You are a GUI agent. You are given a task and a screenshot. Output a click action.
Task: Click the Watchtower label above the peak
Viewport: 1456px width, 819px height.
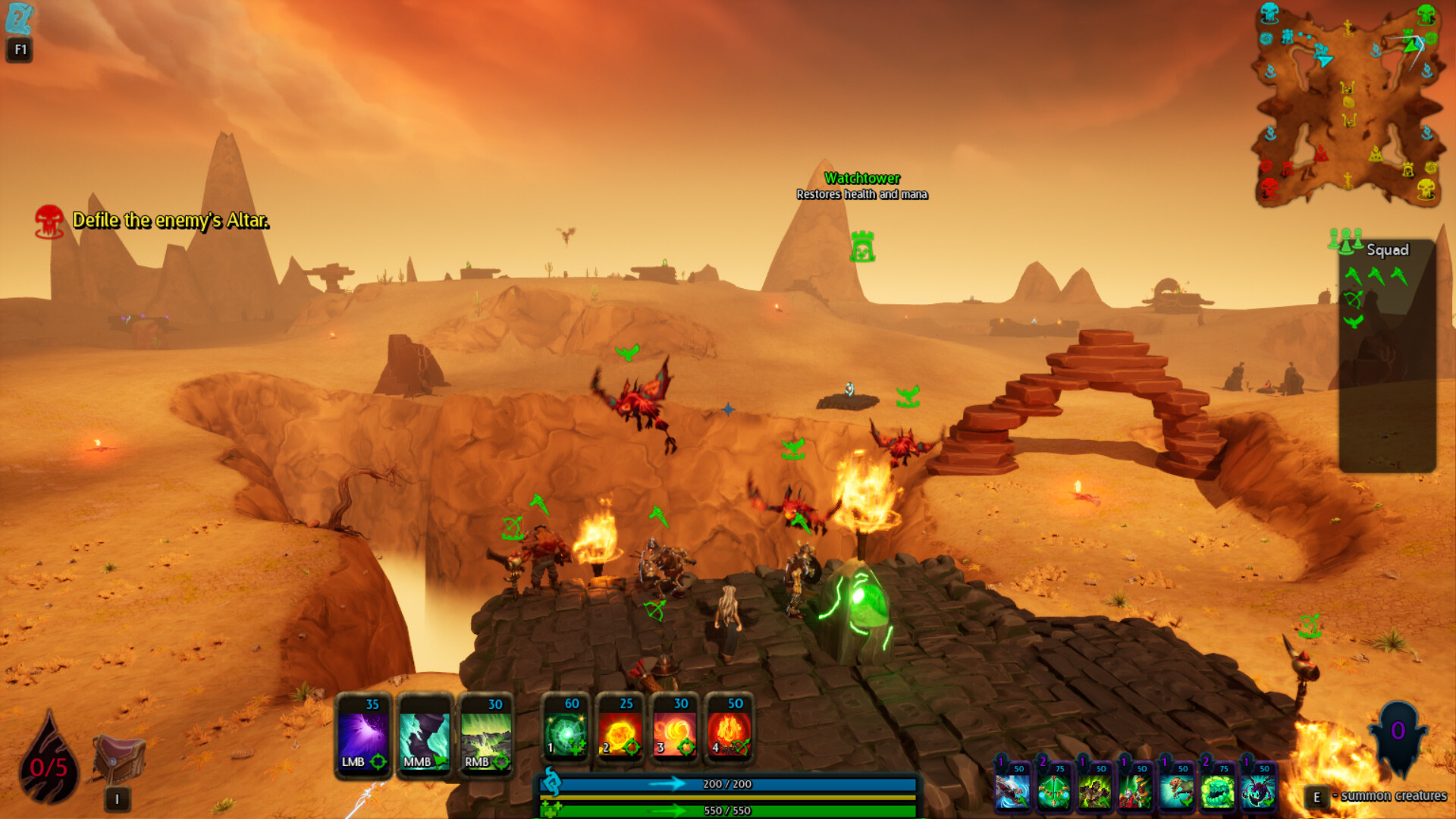point(863,180)
